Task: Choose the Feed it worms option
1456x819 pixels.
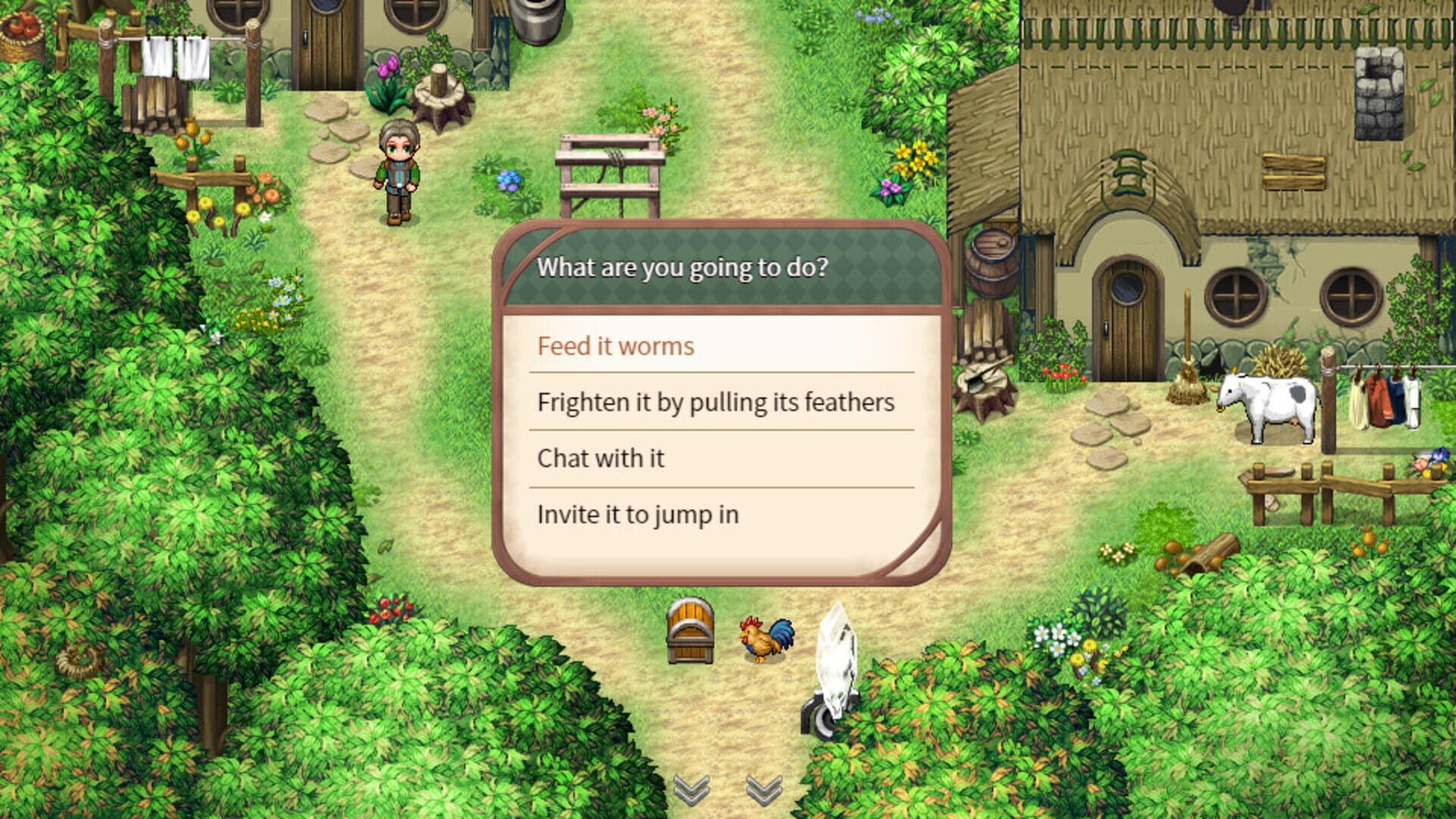Action: pyautogui.click(x=614, y=346)
